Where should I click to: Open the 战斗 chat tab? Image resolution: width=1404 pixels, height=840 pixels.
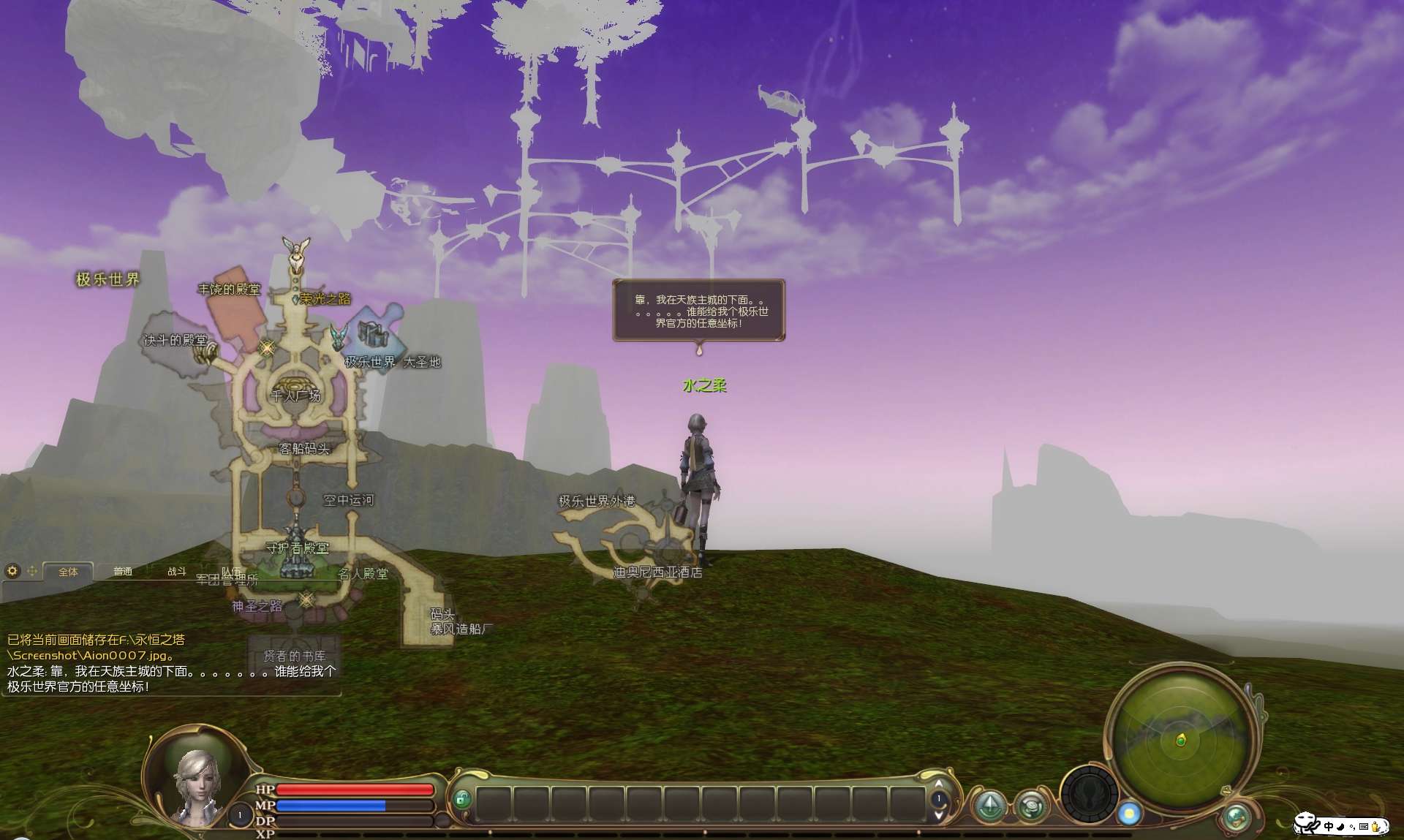[x=177, y=572]
